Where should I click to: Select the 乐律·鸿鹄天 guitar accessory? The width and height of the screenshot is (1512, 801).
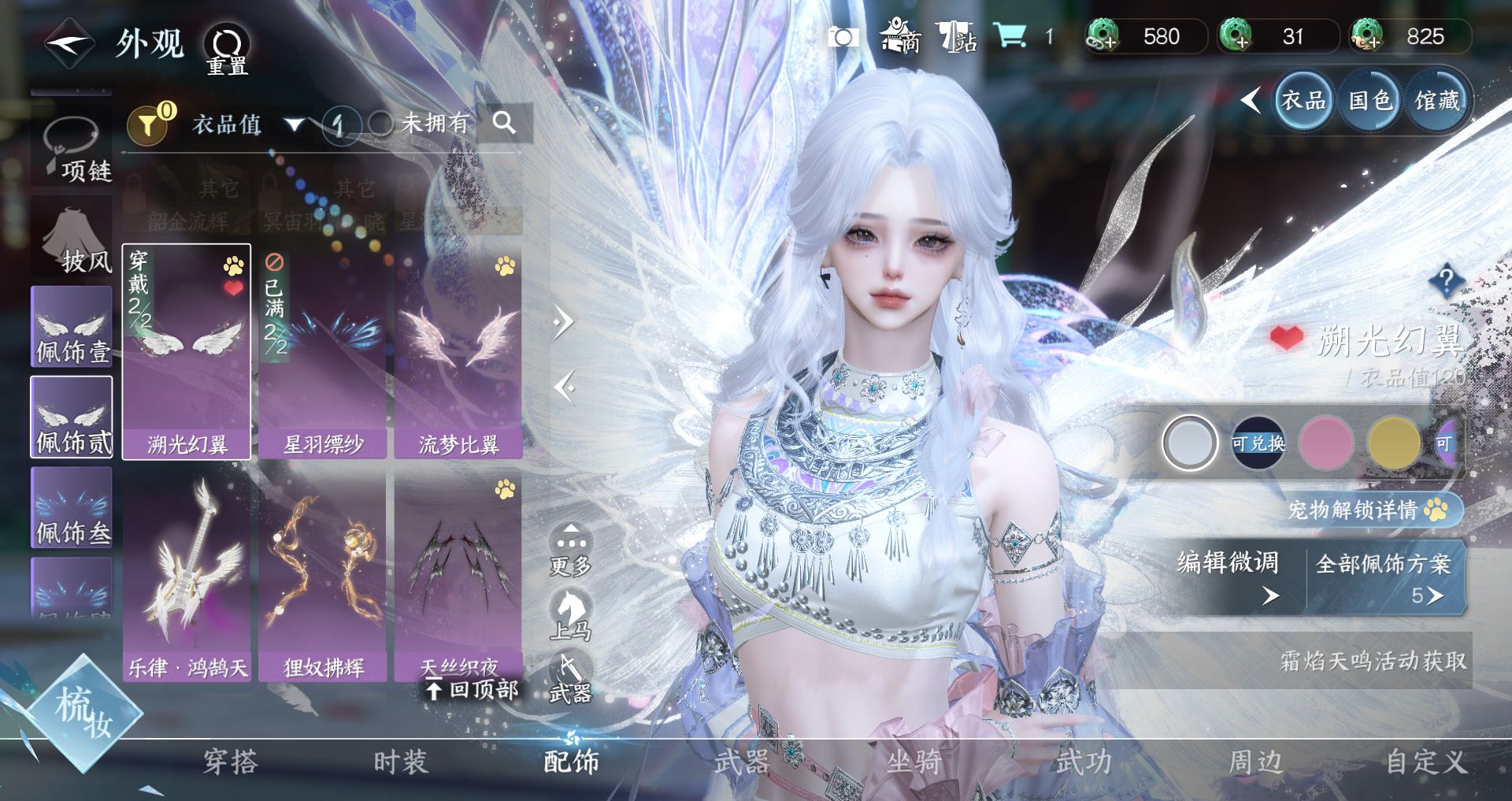(187, 577)
